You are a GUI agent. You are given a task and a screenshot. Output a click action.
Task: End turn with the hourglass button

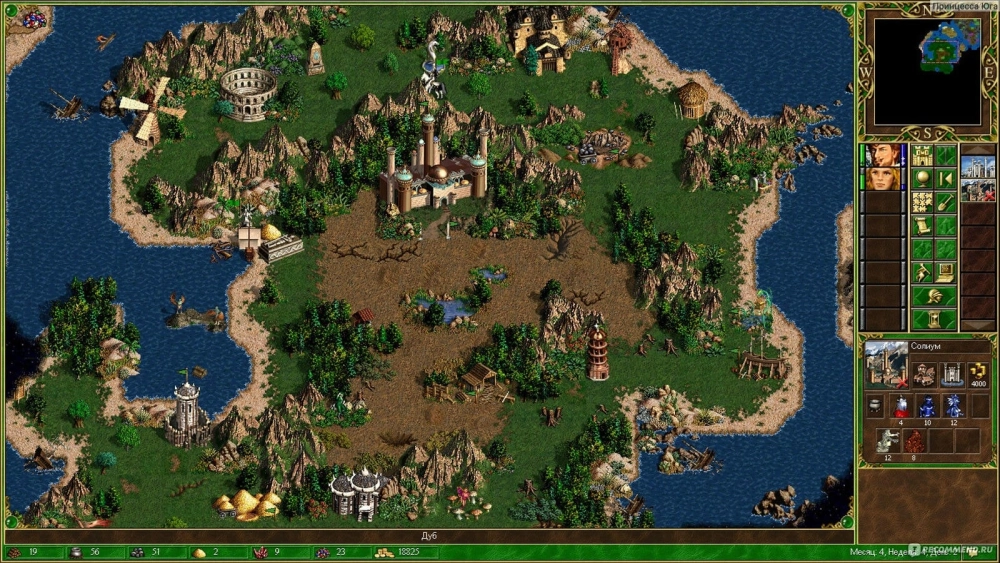pos(933,320)
